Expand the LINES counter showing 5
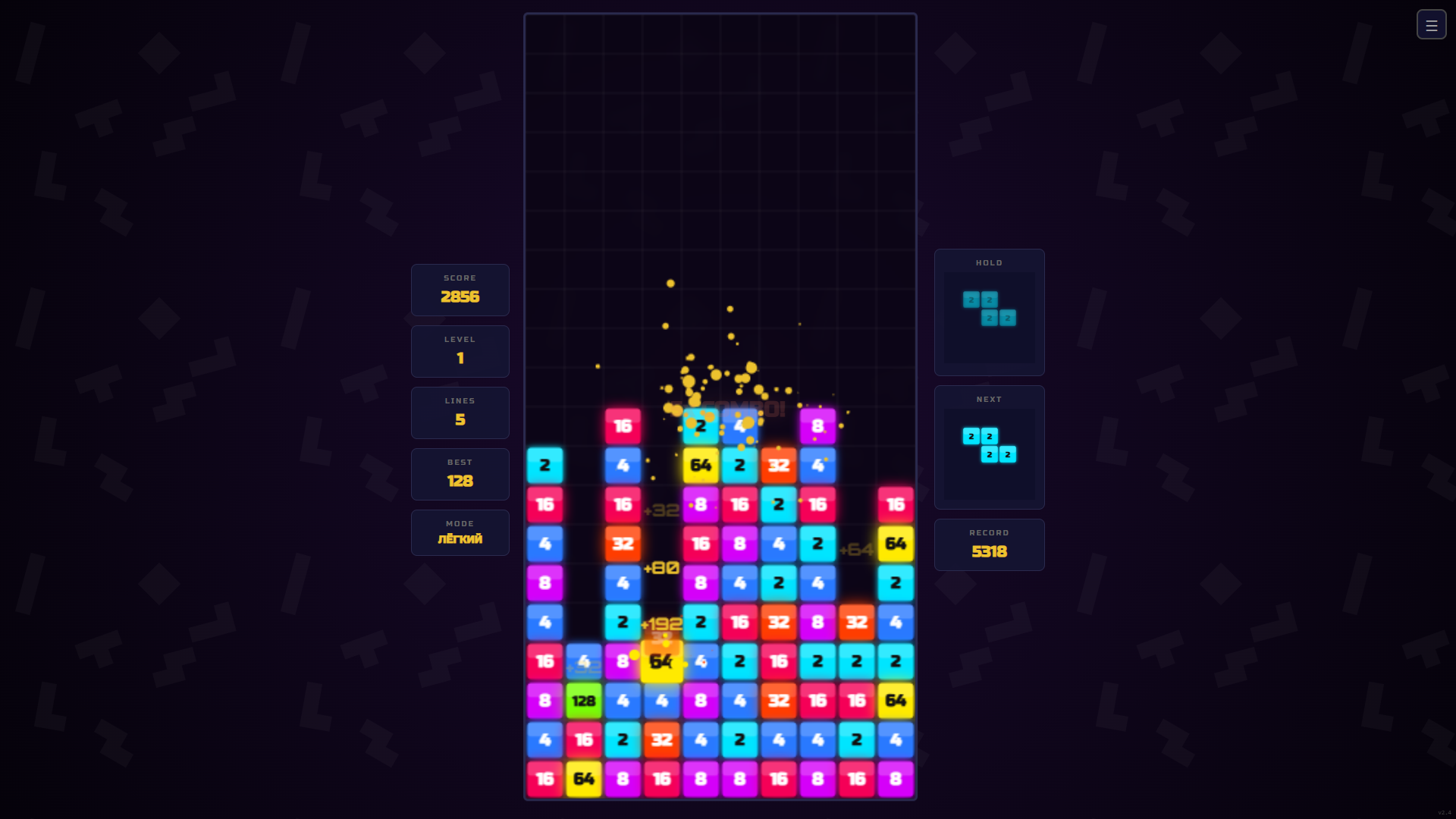The image size is (1456, 819). pyautogui.click(x=460, y=413)
